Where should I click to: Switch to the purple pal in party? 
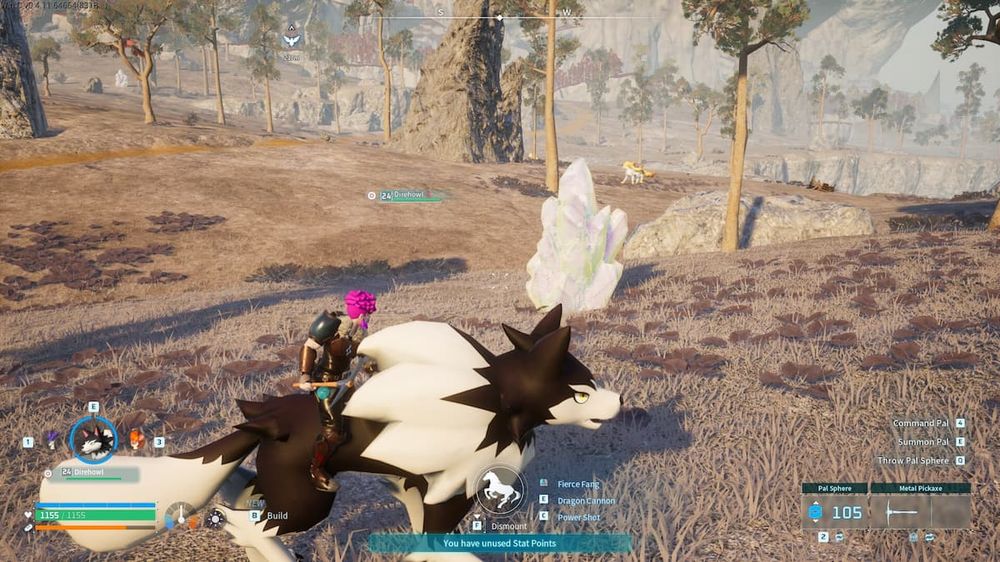point(51,439)
